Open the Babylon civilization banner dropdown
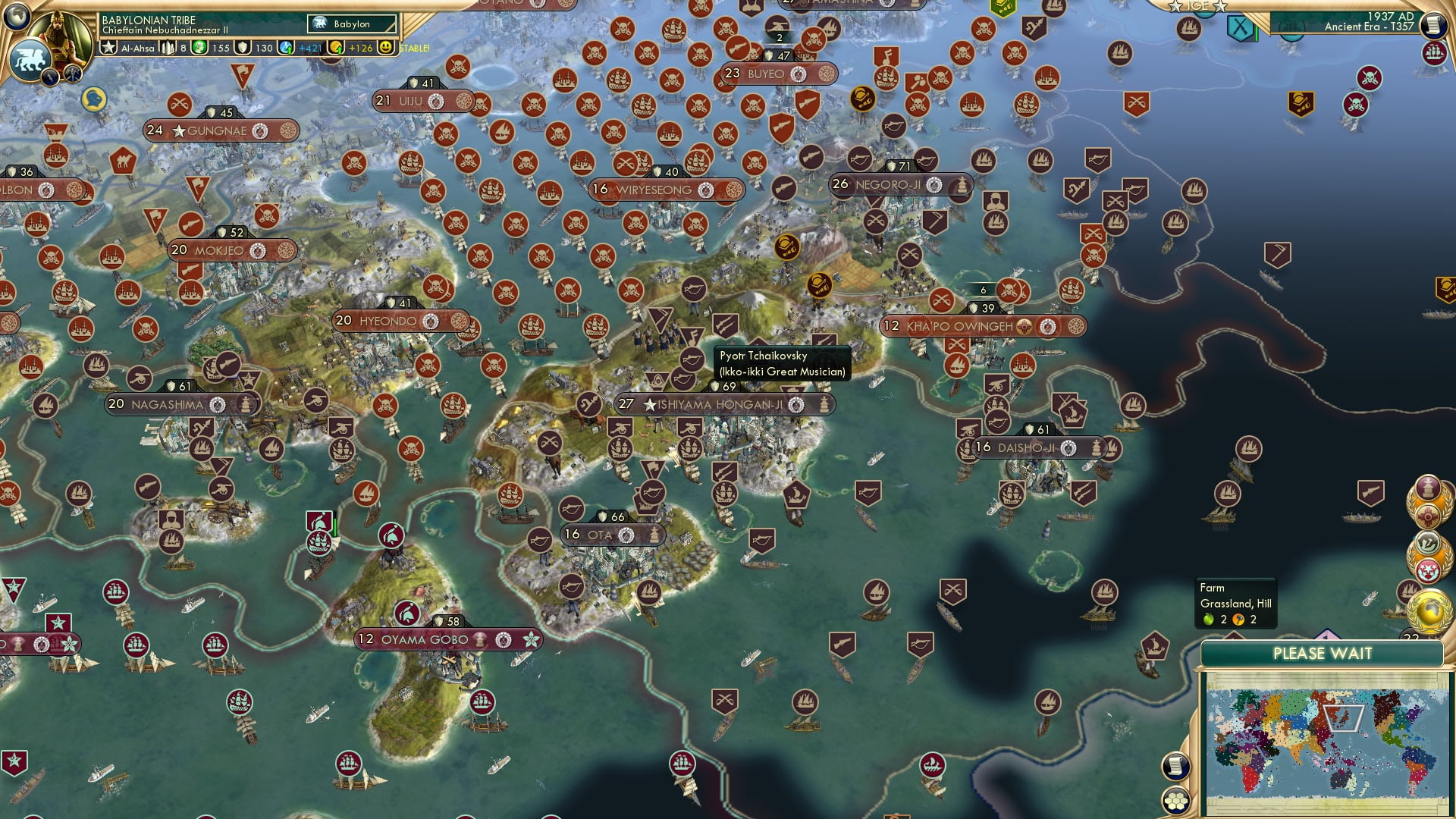Viewport: 1456px width, 819px height. [351, 24]
